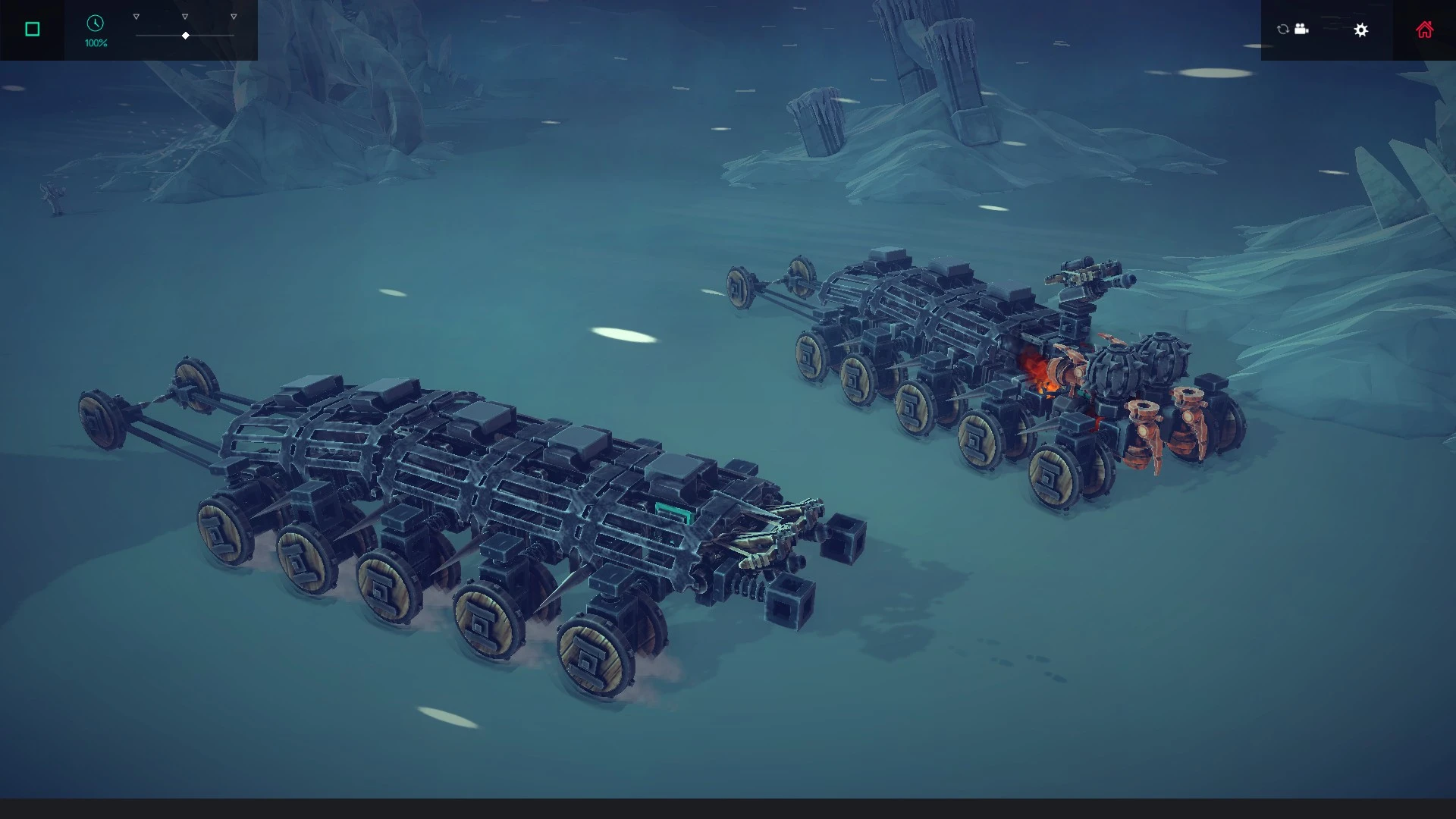
Task: Return to main menu via red home icon
Action: (1425, 29)
